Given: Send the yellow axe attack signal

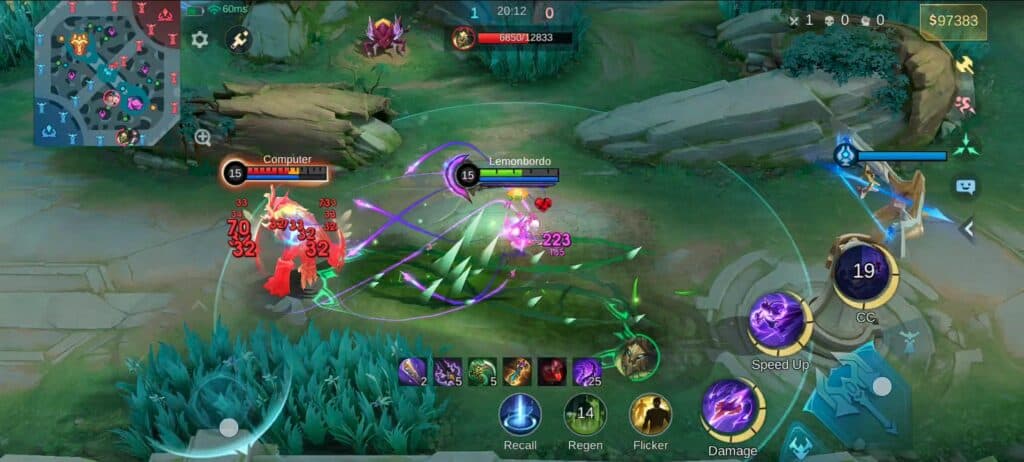Looking at the screenshot, I should [x=965, y=65].
